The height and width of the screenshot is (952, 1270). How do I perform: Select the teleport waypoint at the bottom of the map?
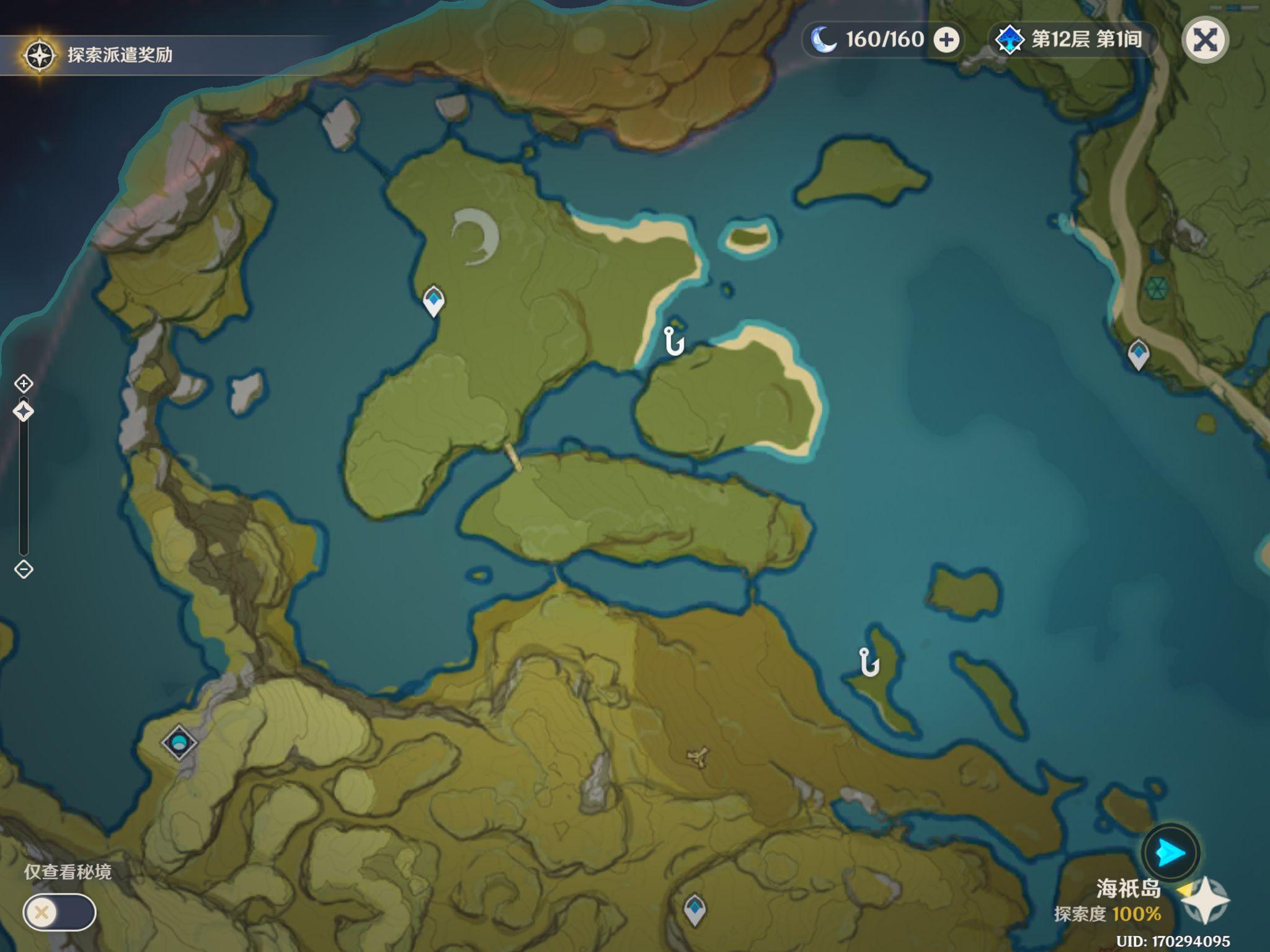pyautogui.click(x=695, y=909)
